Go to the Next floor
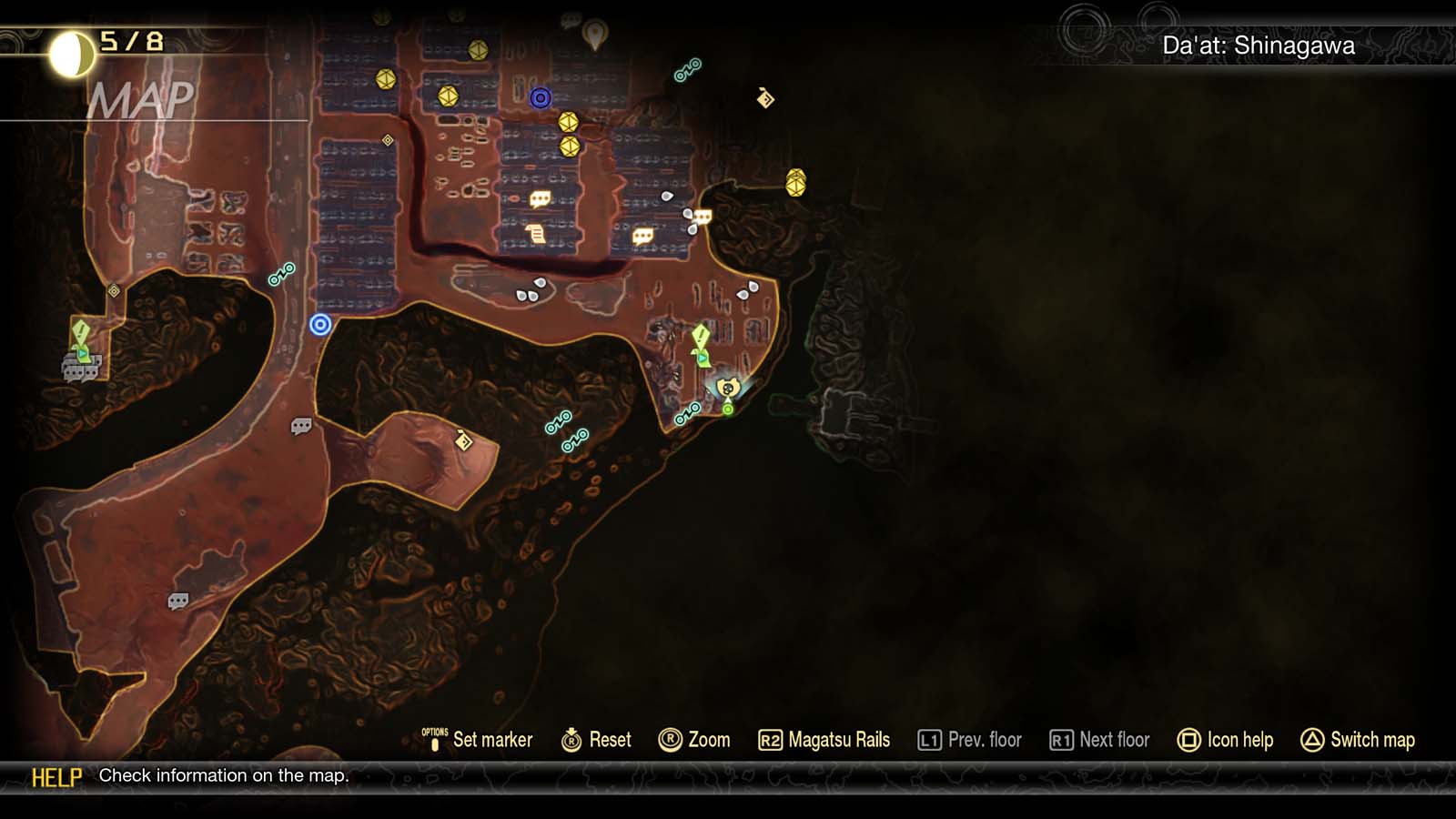 pos(1097,740)
